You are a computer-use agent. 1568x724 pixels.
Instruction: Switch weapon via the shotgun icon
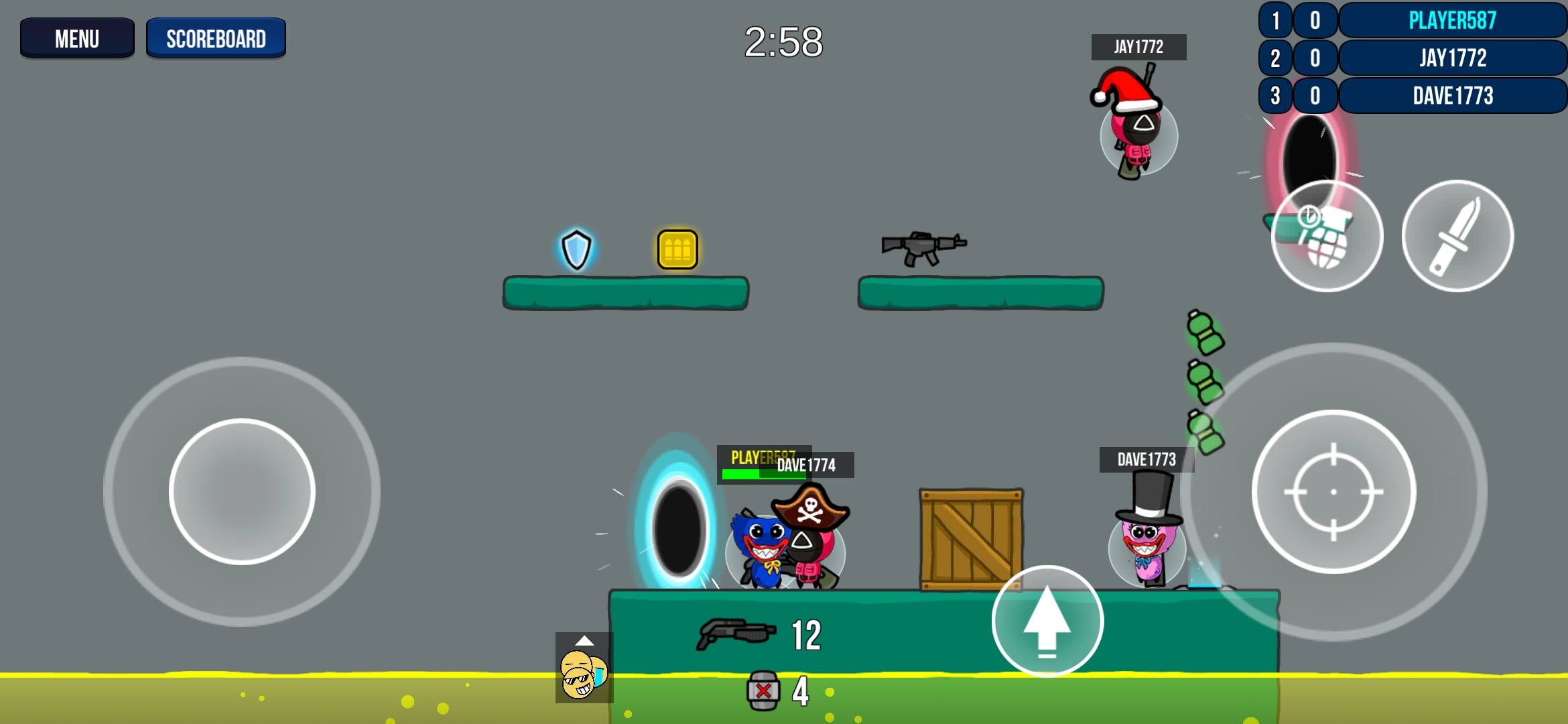[736, 633]
